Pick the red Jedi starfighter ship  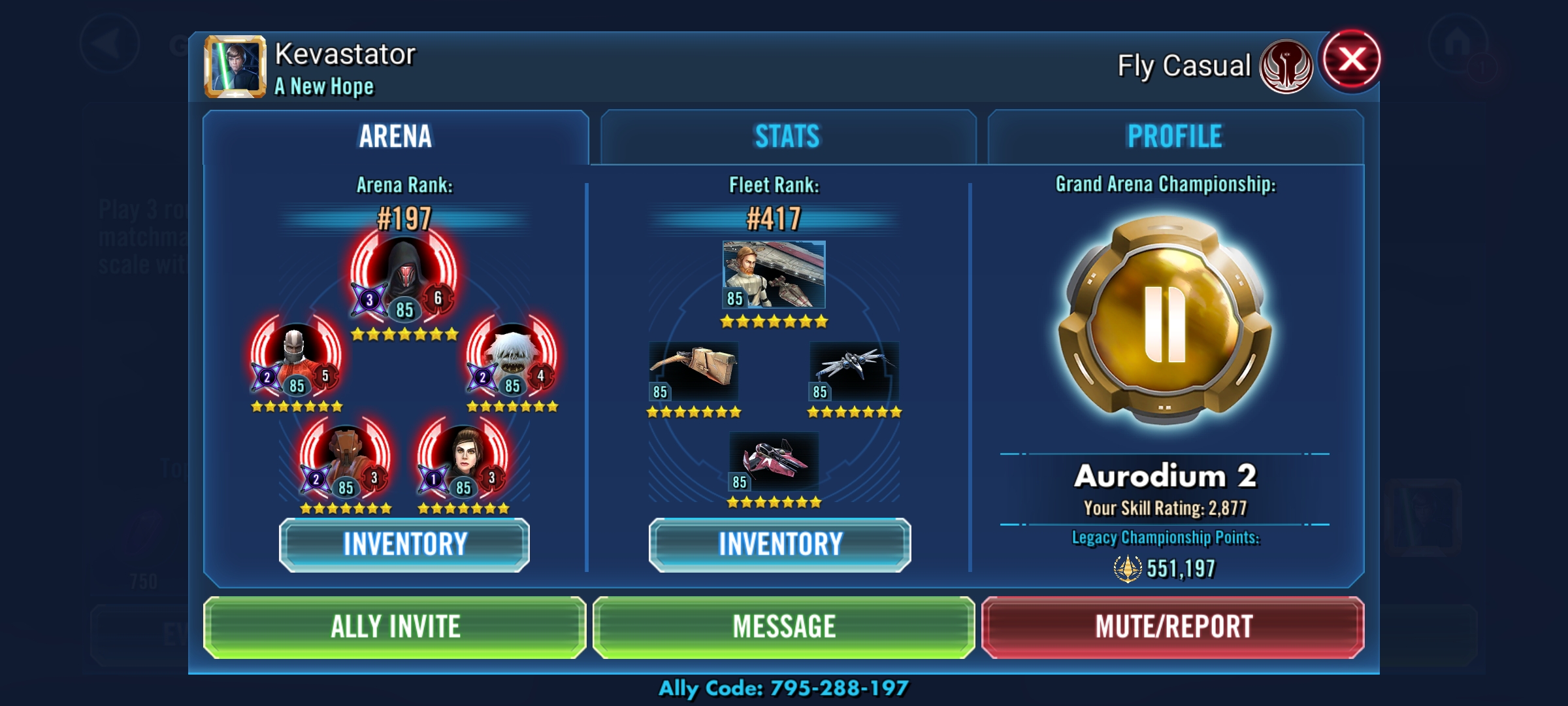tap(774, 462)
